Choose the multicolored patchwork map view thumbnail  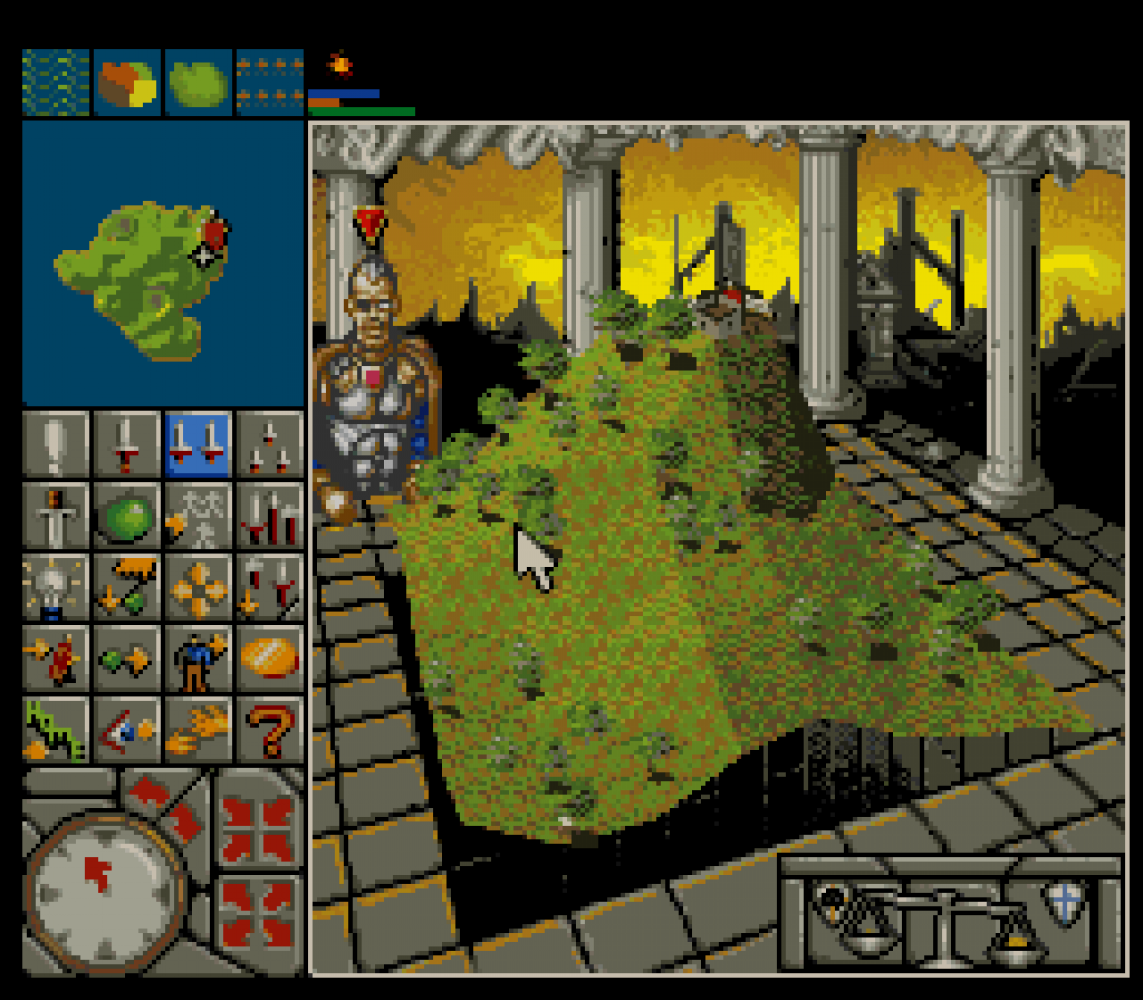[127, 83]
